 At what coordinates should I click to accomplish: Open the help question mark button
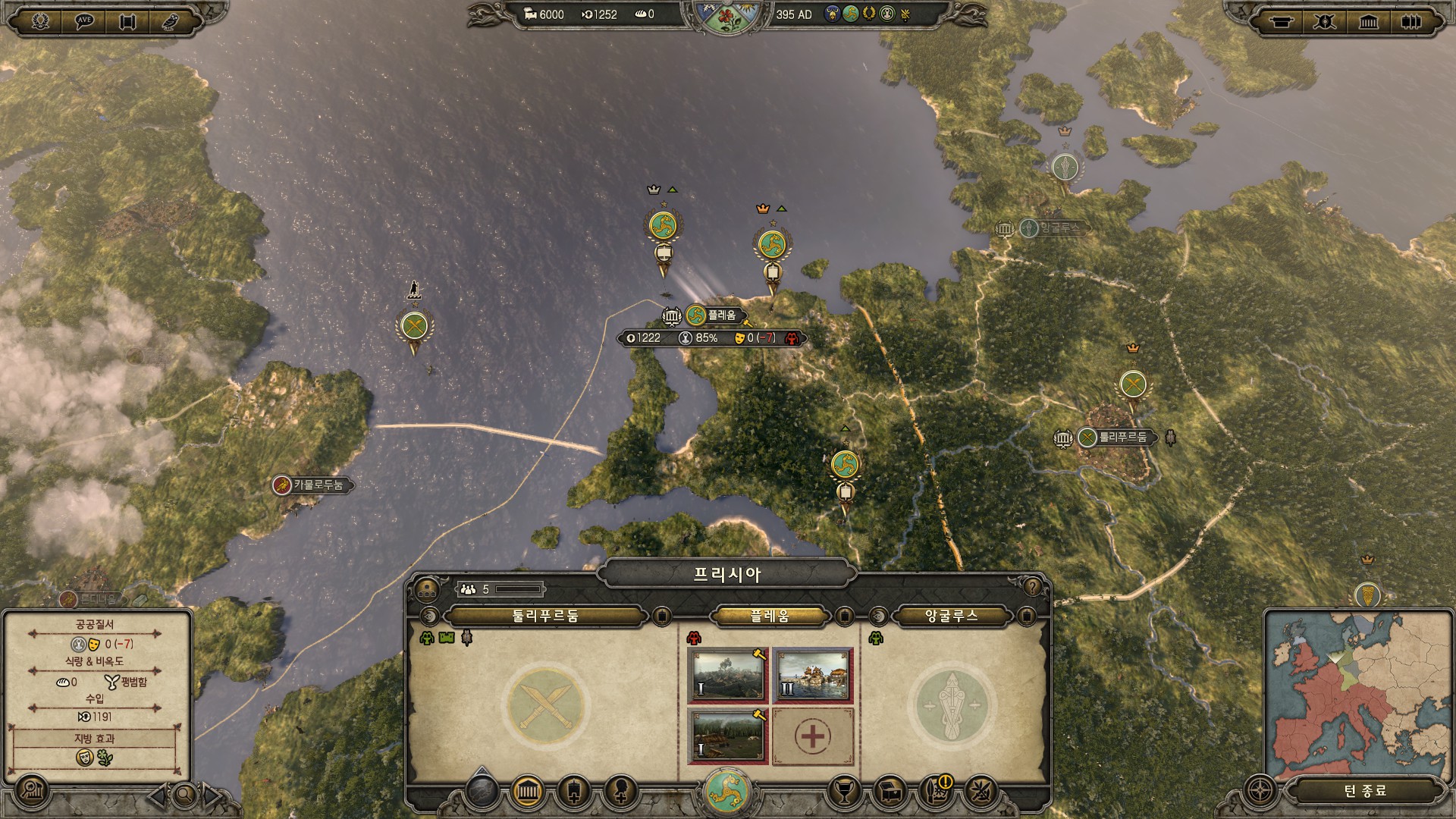[x=1032, y=587]
